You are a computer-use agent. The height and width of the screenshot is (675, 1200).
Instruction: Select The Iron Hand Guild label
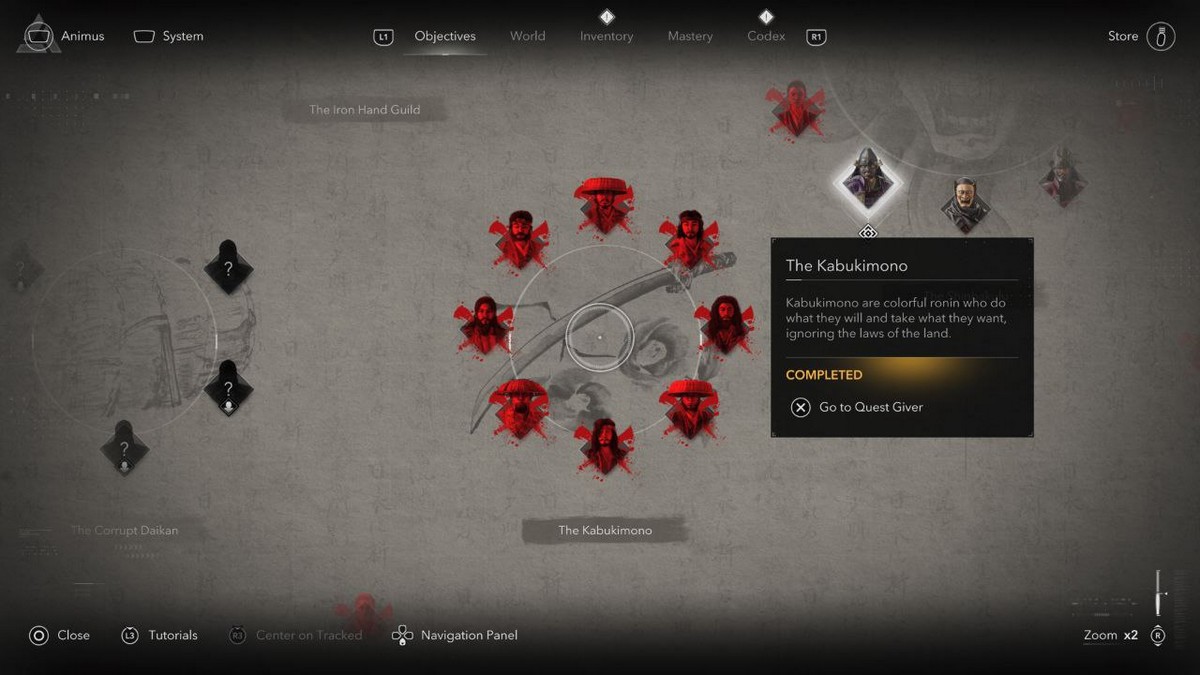click(364, 110)
